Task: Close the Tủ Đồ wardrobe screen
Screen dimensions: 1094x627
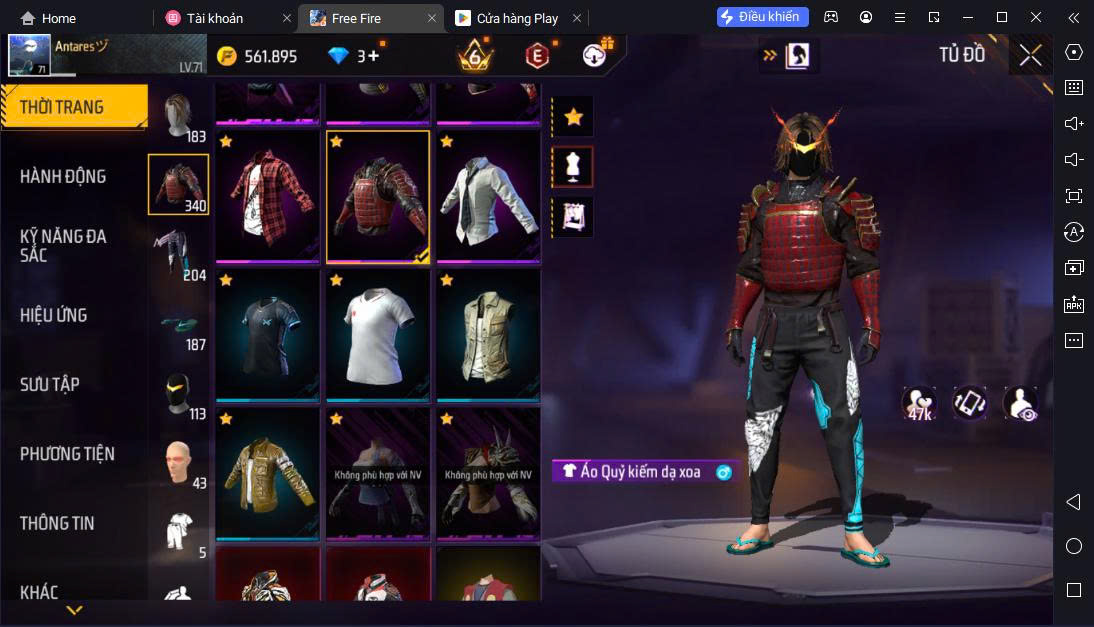Action: click(1030, 55)
